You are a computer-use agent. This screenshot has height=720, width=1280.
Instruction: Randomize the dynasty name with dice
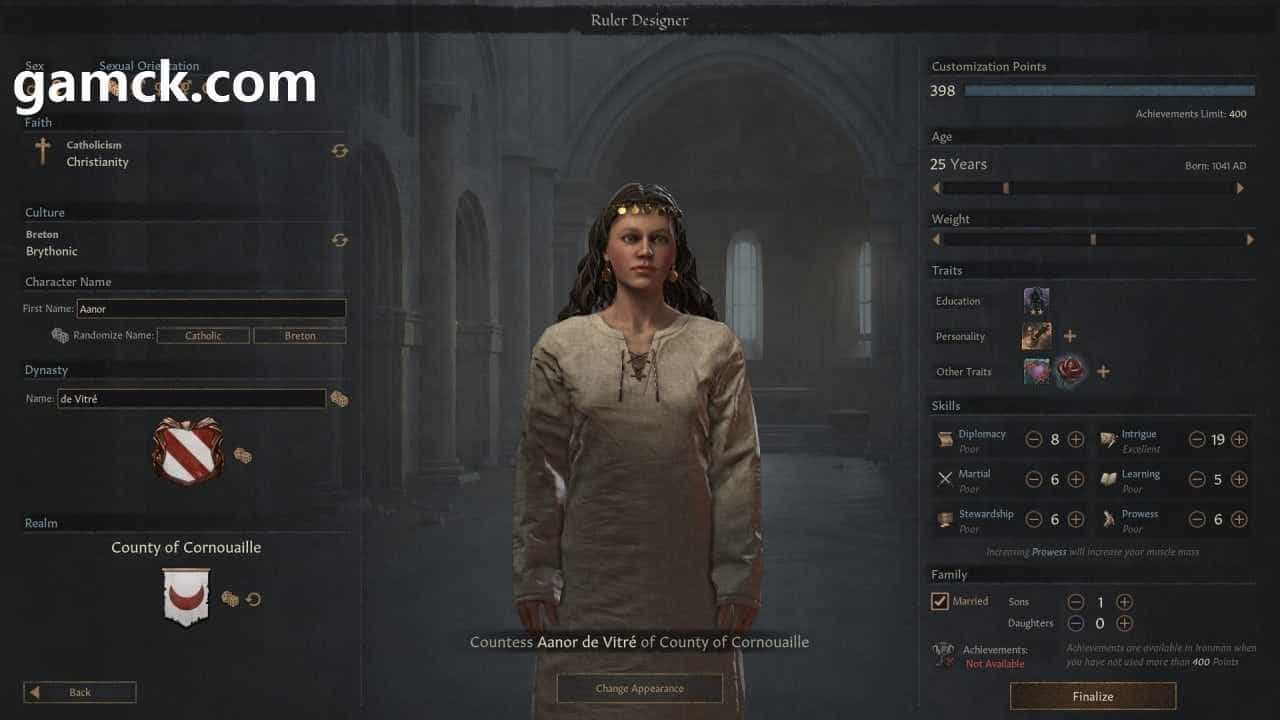point(340,399)
